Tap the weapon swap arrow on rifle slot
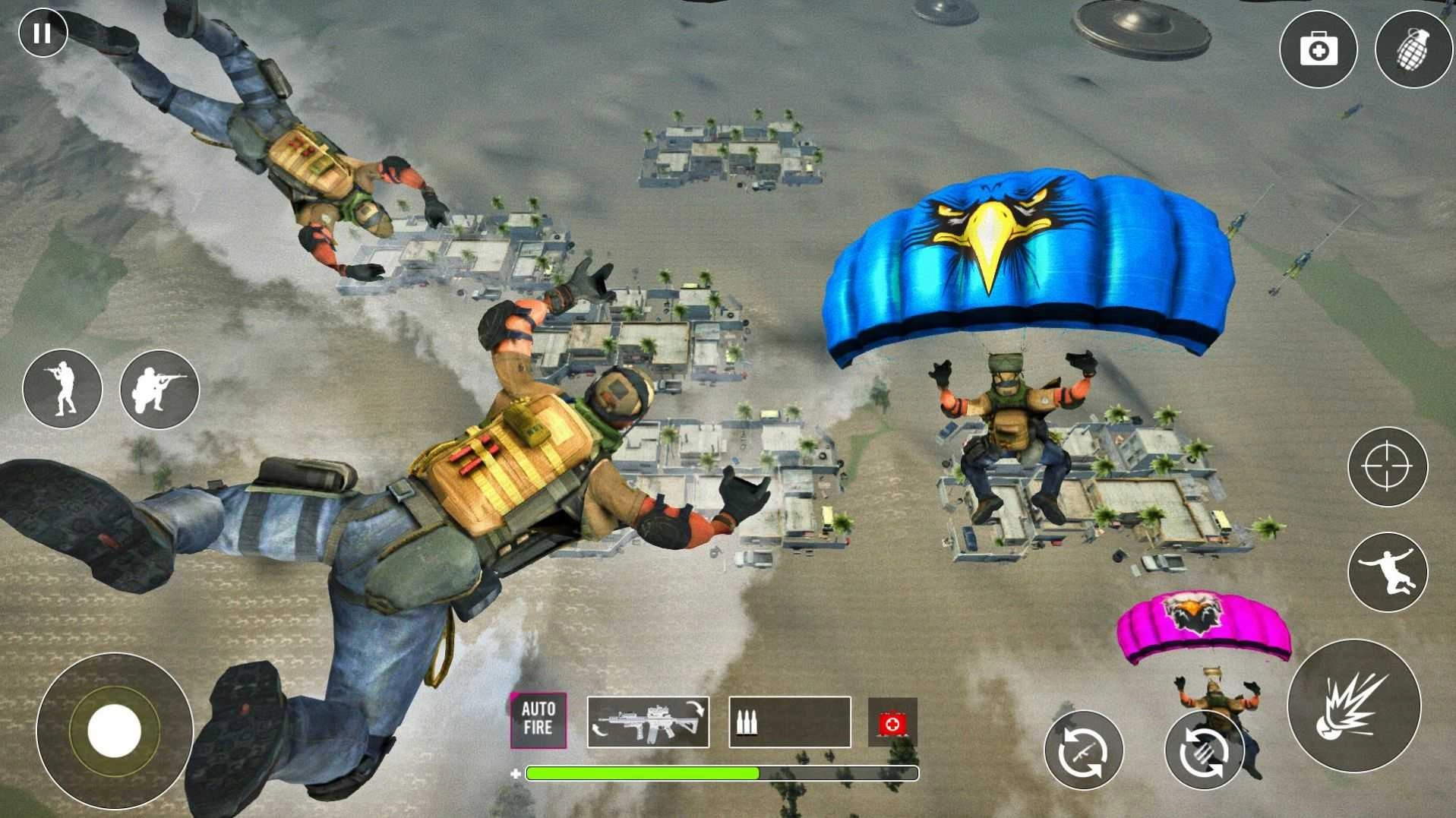Viewport: 1456px width, 818px height. click(695, 706)
